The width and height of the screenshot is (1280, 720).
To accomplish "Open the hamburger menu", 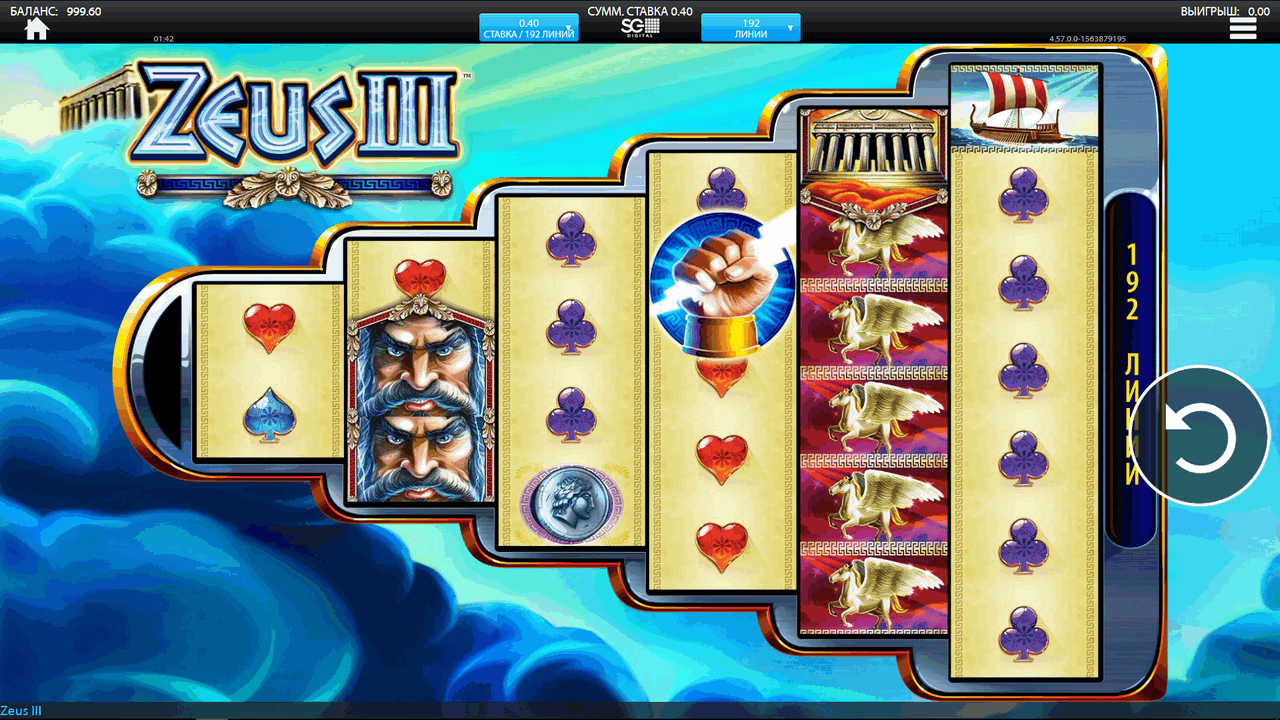I will click(x=1243, y=29).
